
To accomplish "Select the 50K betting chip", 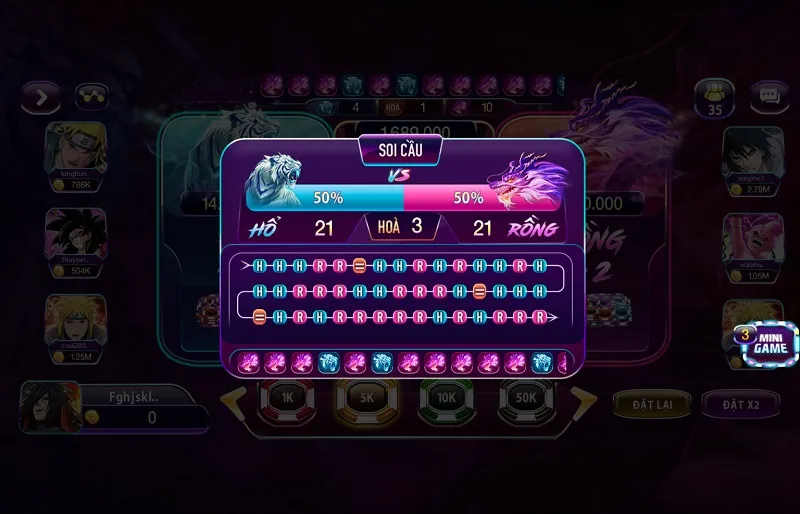I will click(x=526, y=398).
